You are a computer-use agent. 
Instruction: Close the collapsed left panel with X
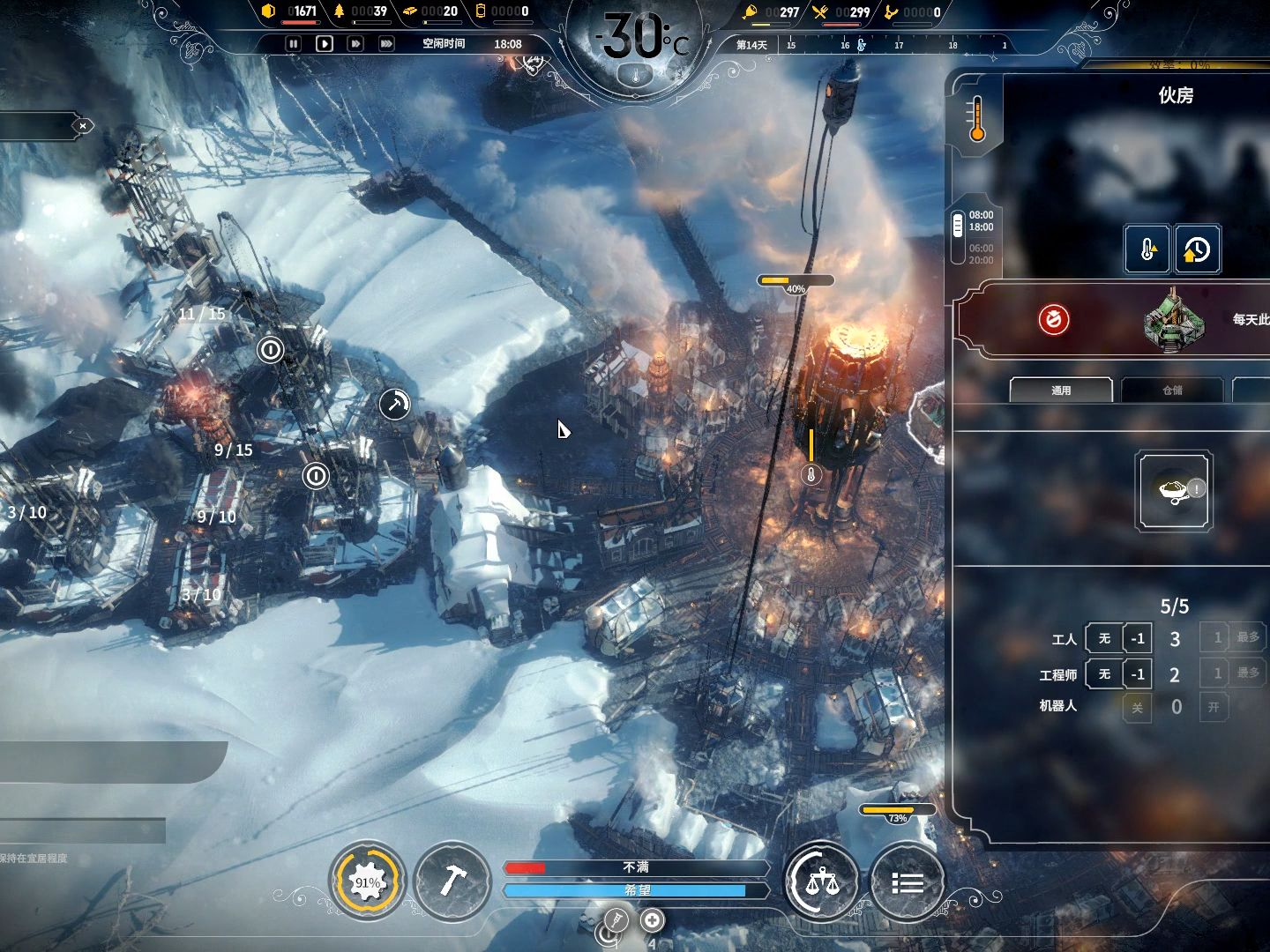83,126
